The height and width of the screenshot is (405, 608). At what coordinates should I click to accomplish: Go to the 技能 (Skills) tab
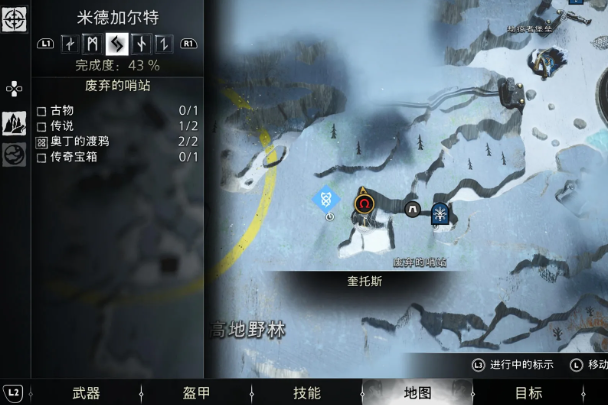(x=306, y=393)
